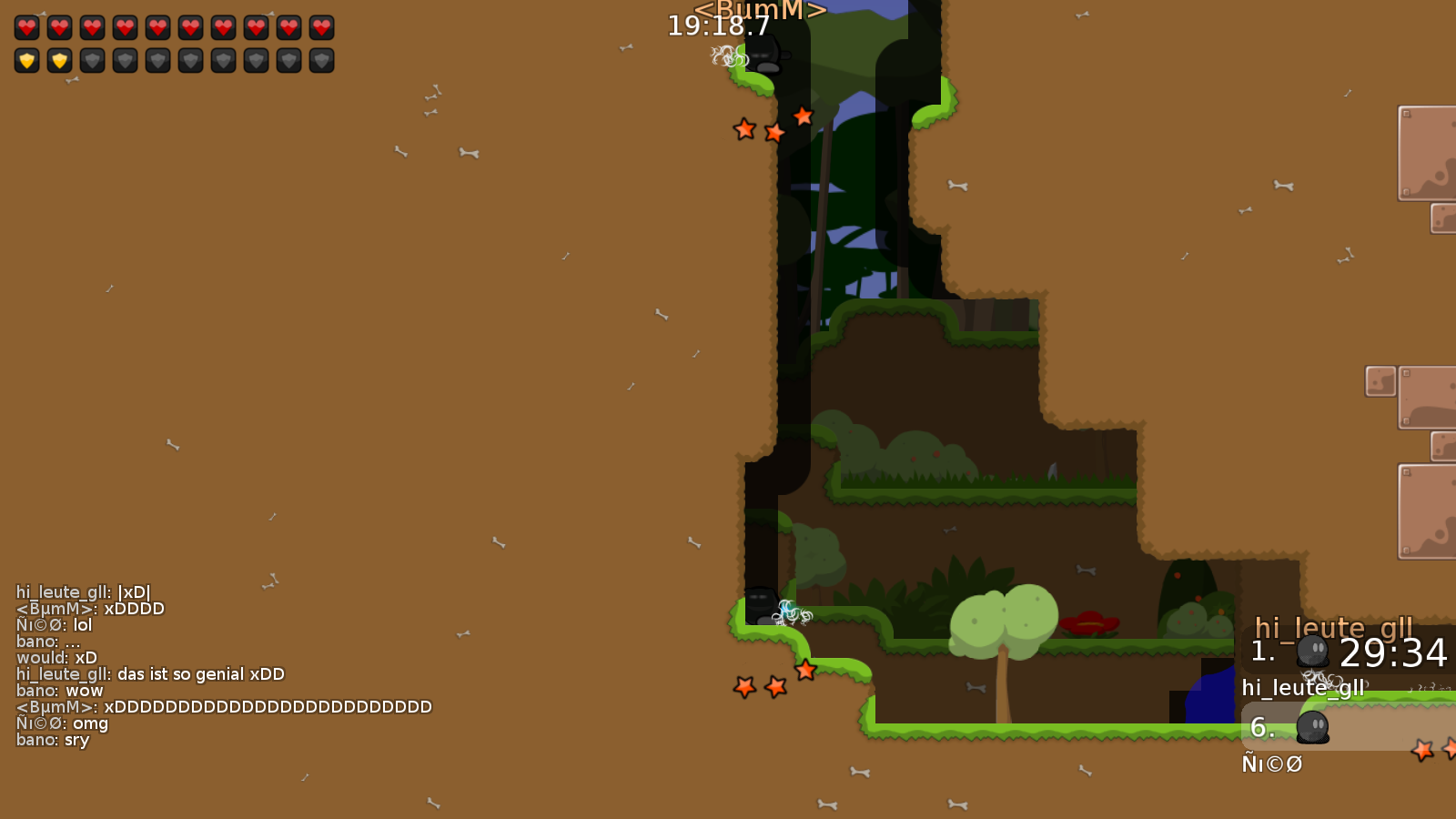Click the tee avatar beside rank 6
The width and height of the screenshot is (1456, 819).
(x=1315, y=728)
